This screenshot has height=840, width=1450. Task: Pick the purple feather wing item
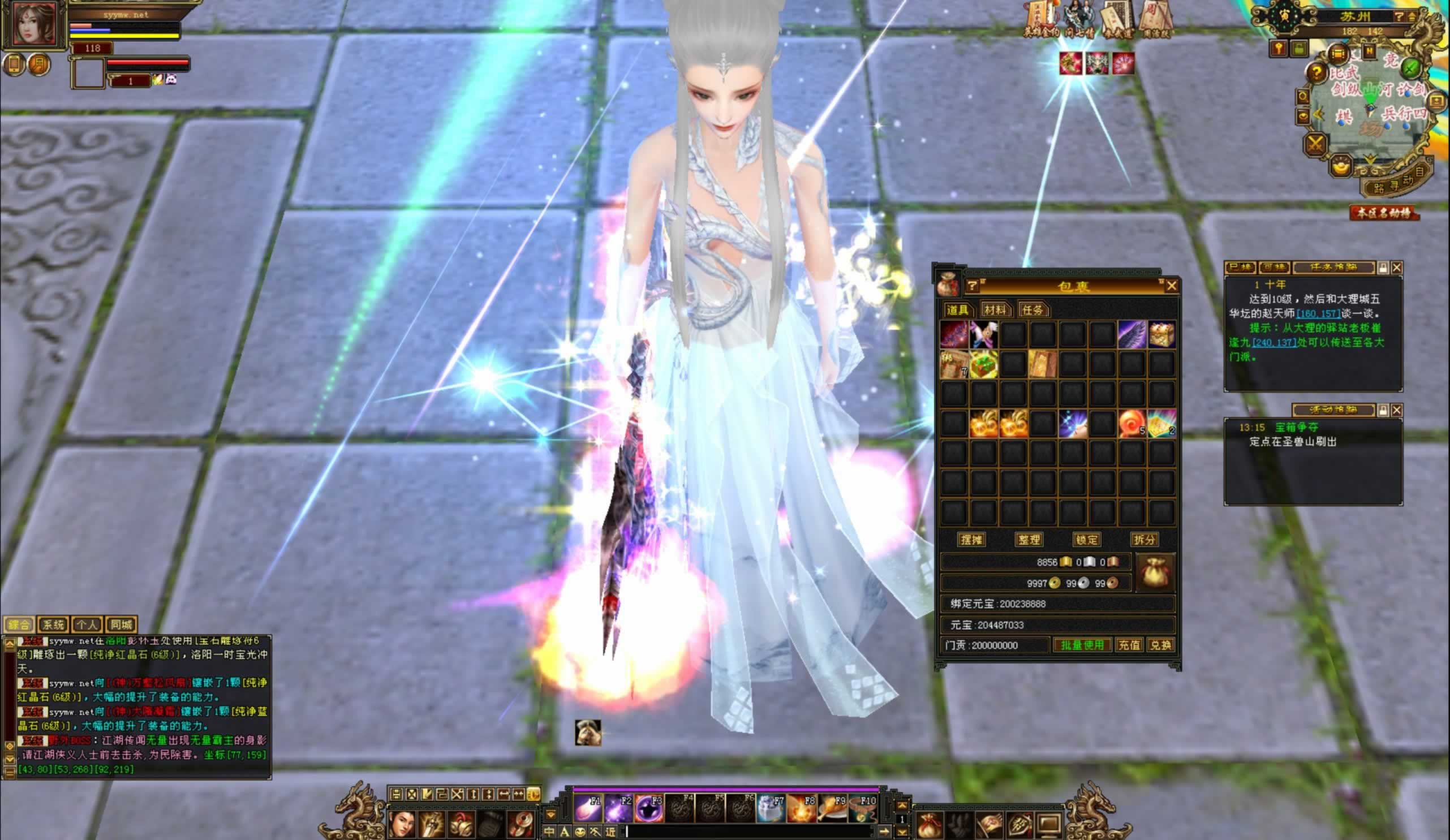point(1132,335)
